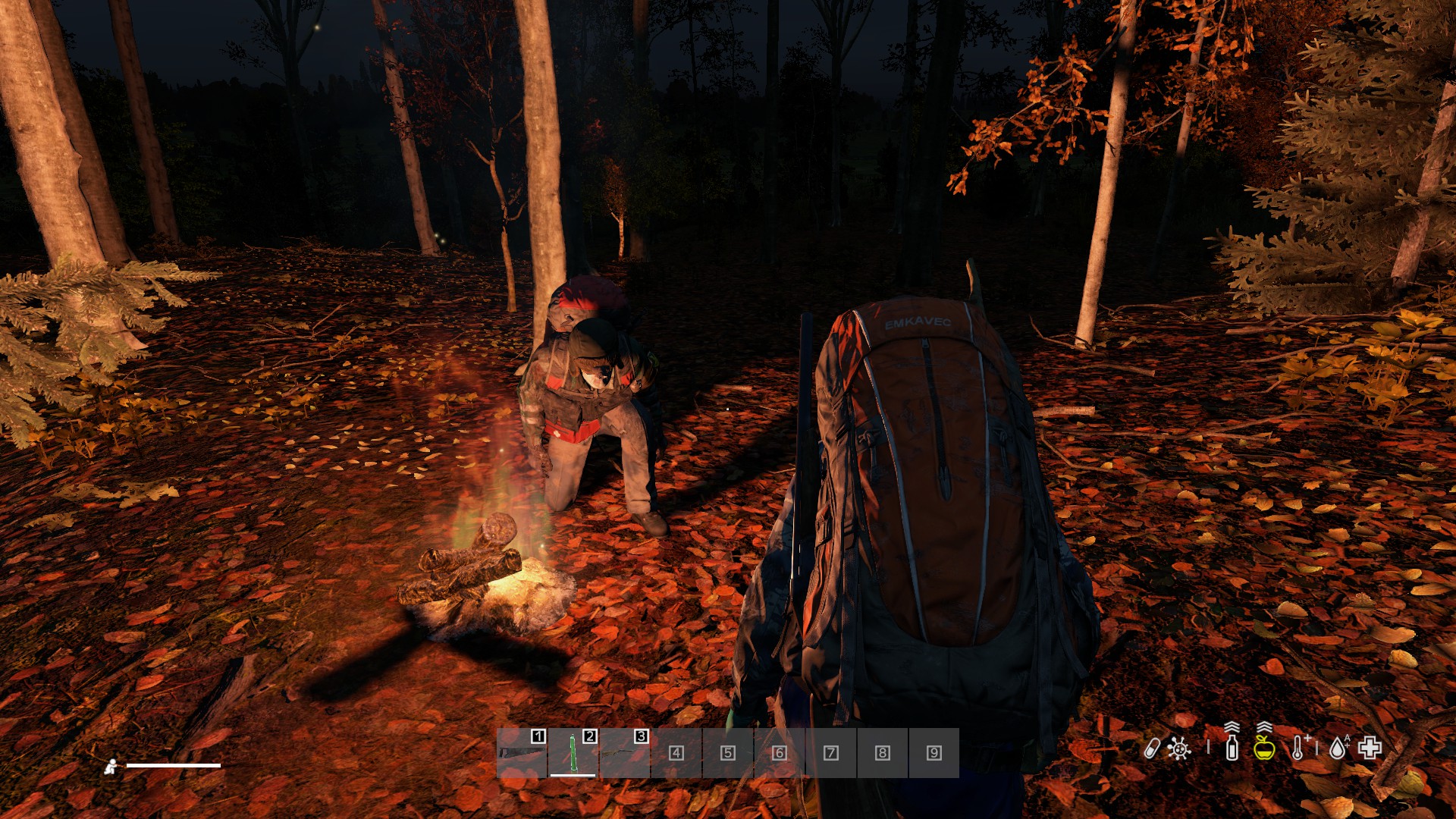The height and width of the screenshot is (819, 1456).
Task: Check the water bottle thirst icon
Action: click(1232, 747)
